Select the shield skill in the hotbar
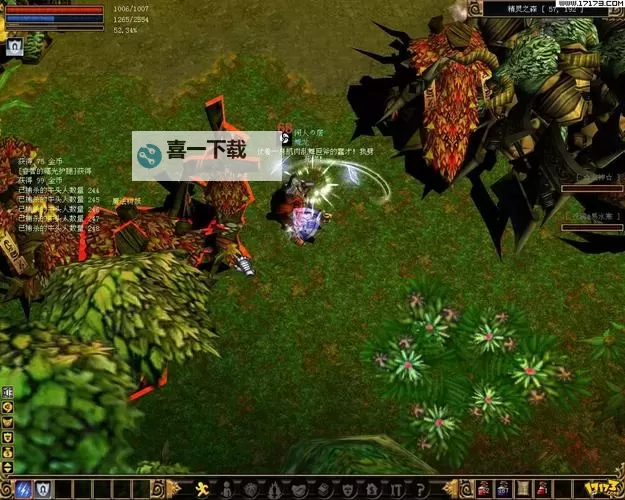The height and width of the screenshot is (500, 625). click(x=43, y=489)
